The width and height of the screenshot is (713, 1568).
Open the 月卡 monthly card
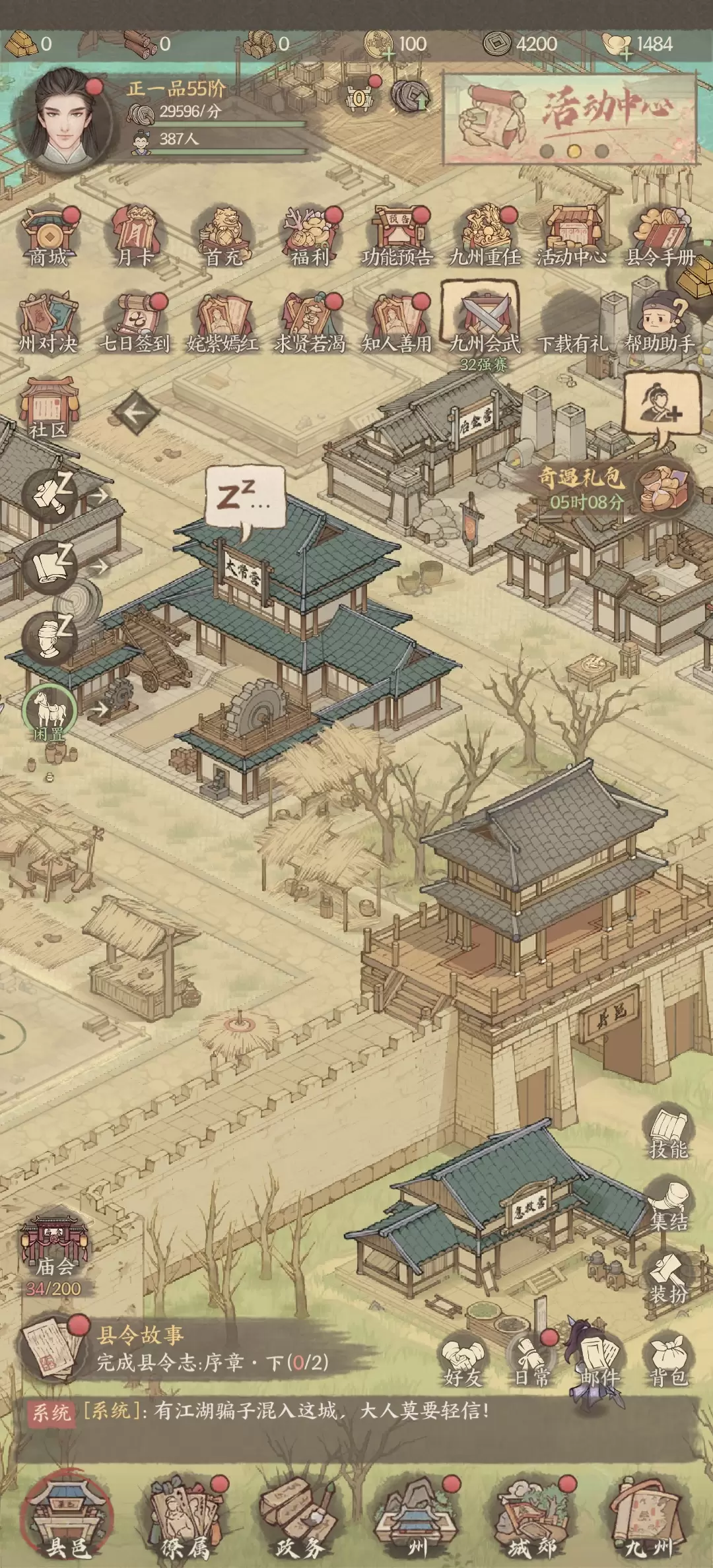coord(134,236)
